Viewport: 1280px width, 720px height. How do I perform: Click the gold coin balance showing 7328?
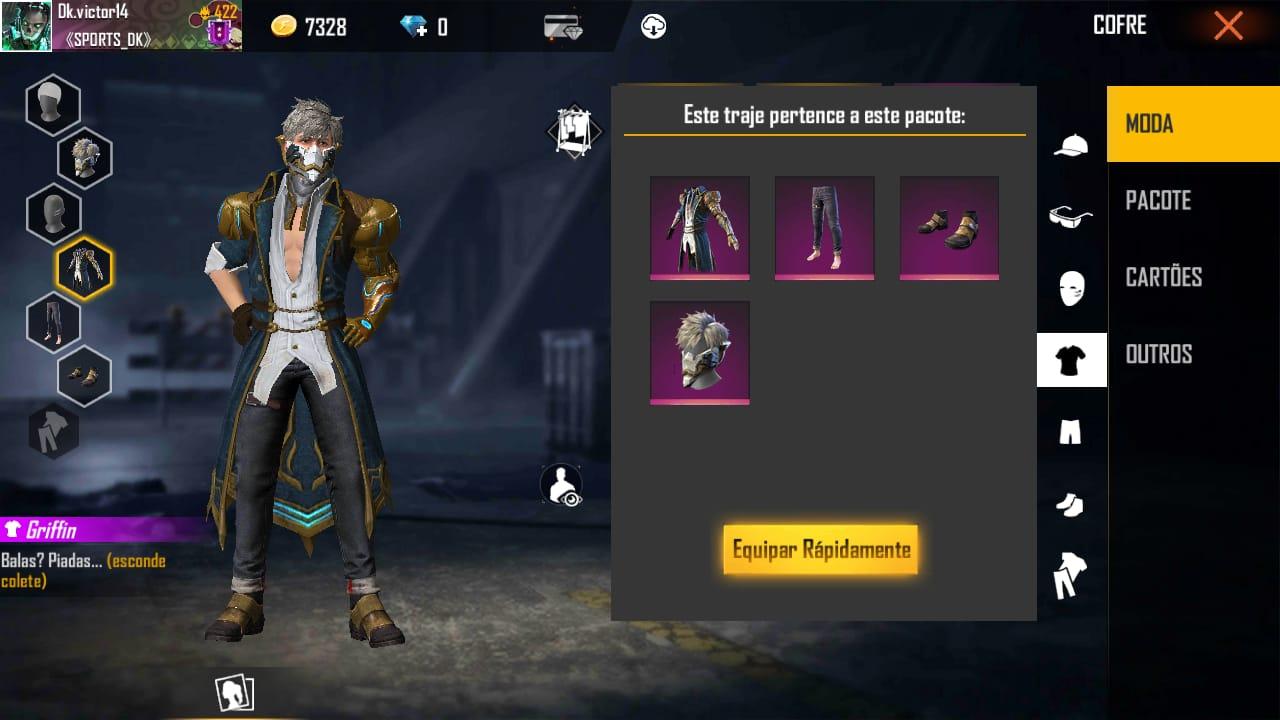click(x=302, y=27)
